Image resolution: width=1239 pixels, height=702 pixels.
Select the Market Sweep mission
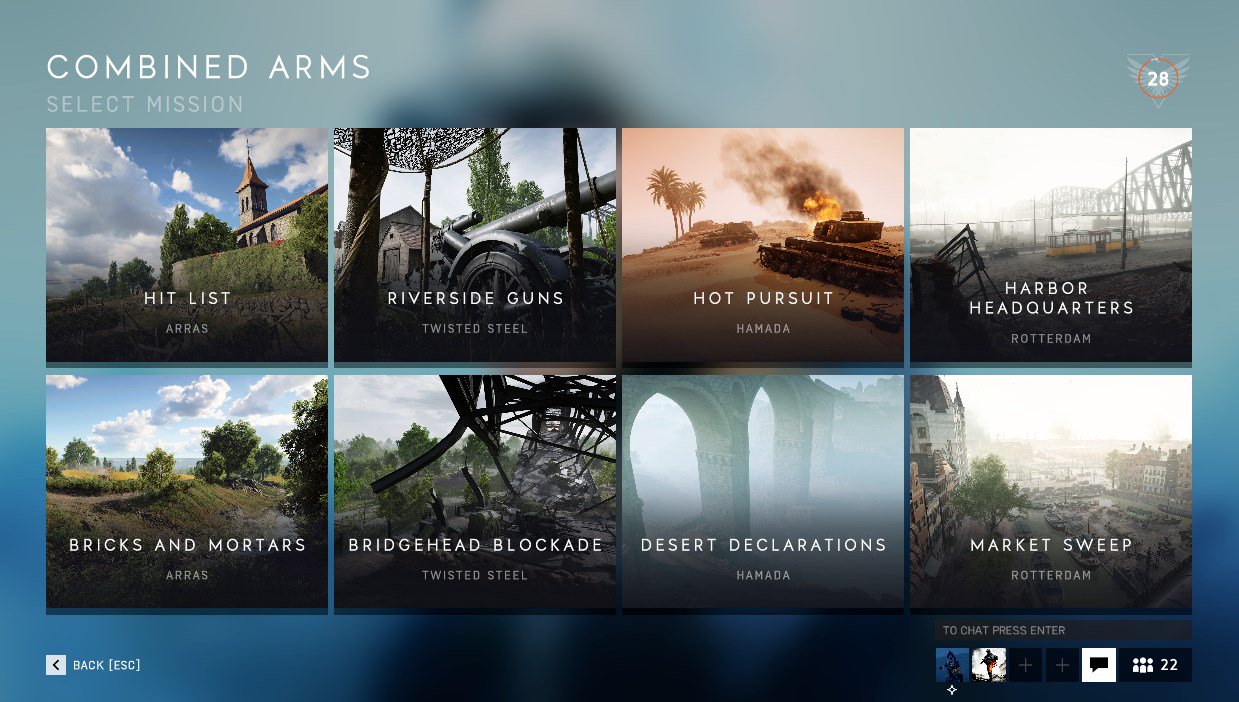[x=1051, y=491]
